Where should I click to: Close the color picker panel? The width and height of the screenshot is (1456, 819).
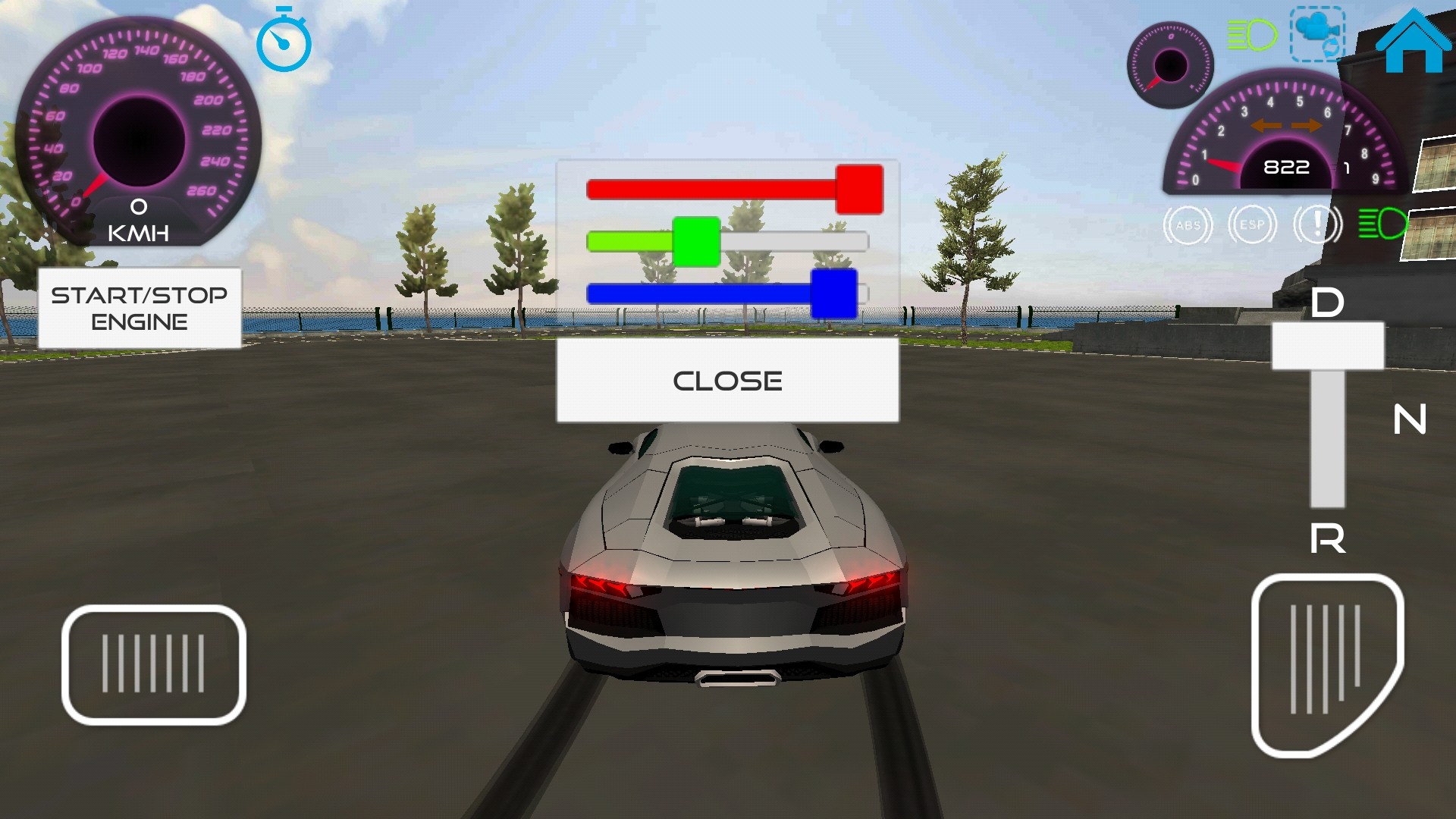[727, 380]
